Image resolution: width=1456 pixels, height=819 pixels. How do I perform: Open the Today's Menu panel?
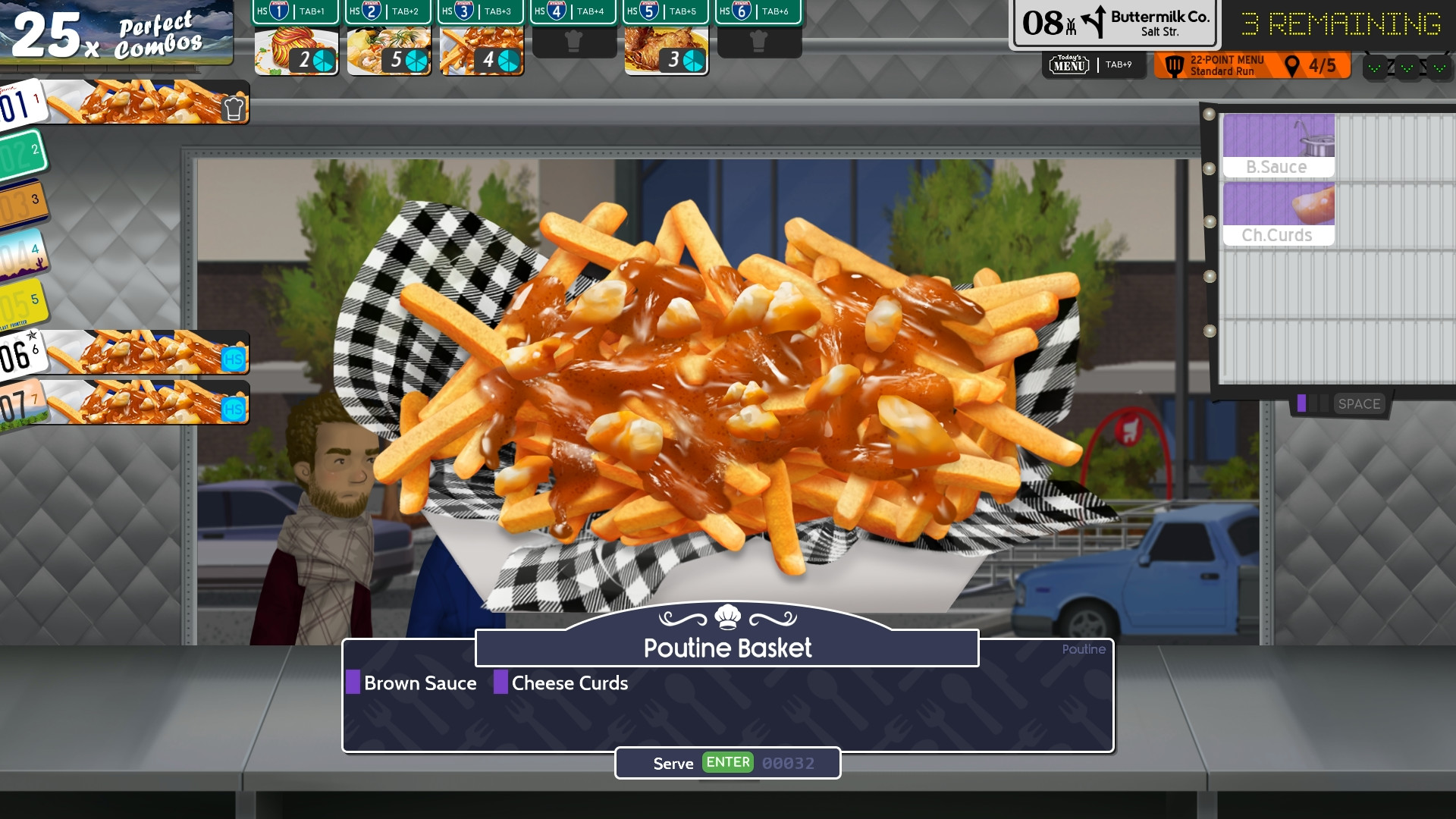click(1068, 65)
